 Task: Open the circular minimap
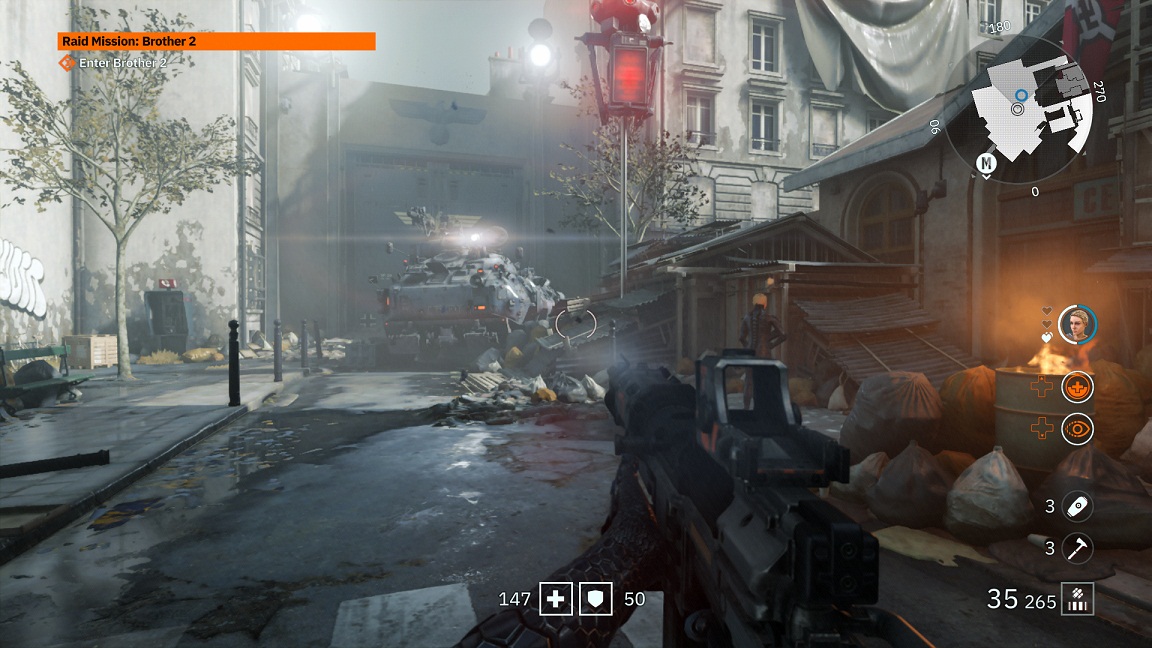pyautogui.click(x=1030, y=108)
